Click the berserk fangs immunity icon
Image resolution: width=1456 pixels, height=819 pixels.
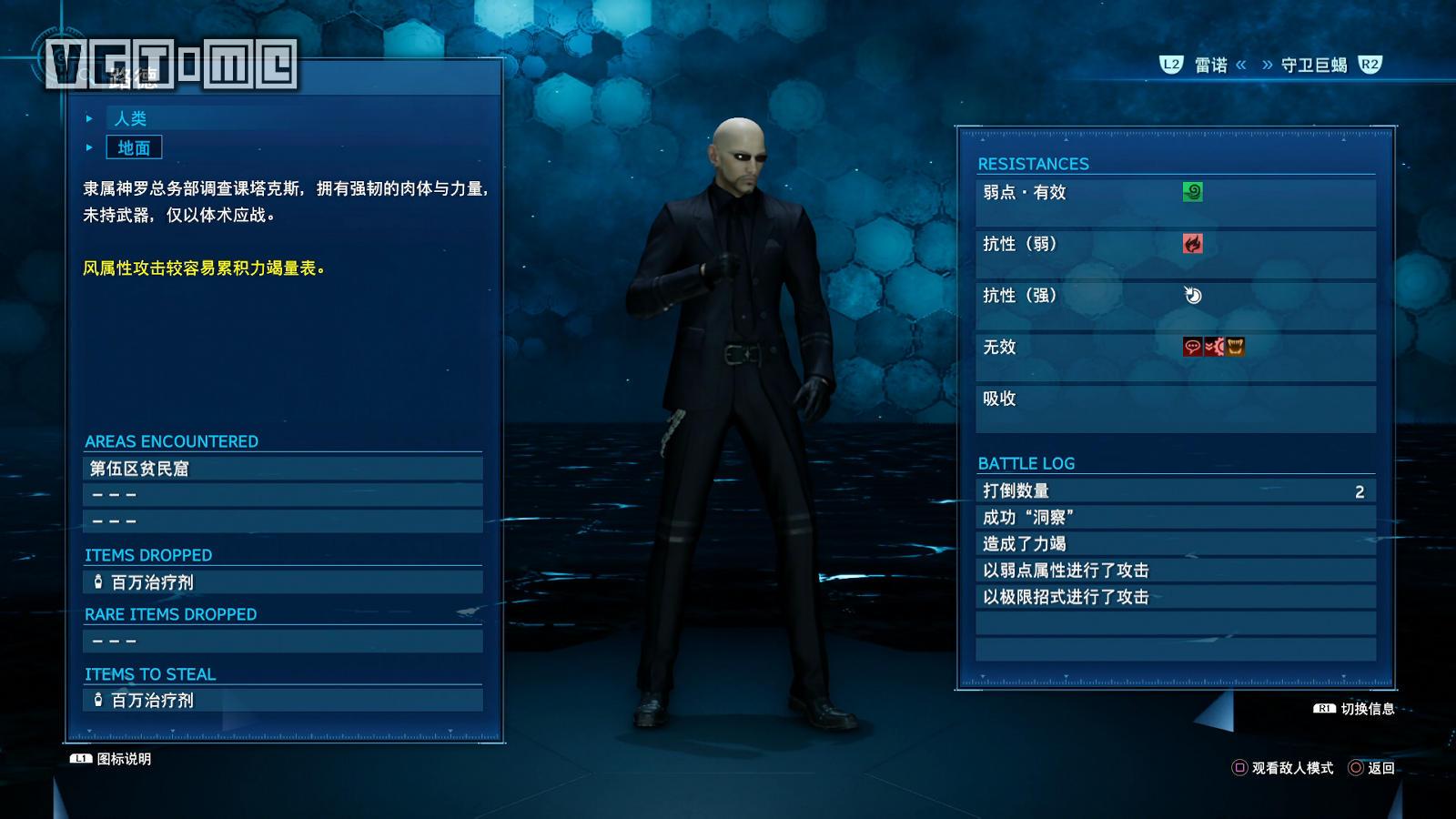click(x=1236, y=347)
